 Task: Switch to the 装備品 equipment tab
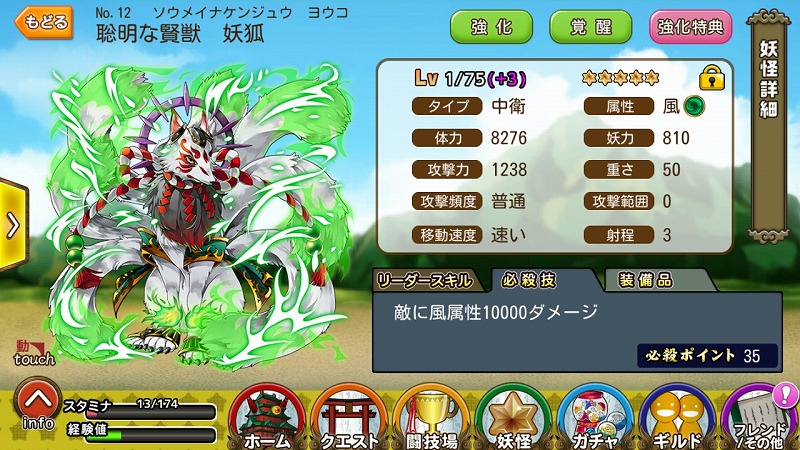(645, 280)
